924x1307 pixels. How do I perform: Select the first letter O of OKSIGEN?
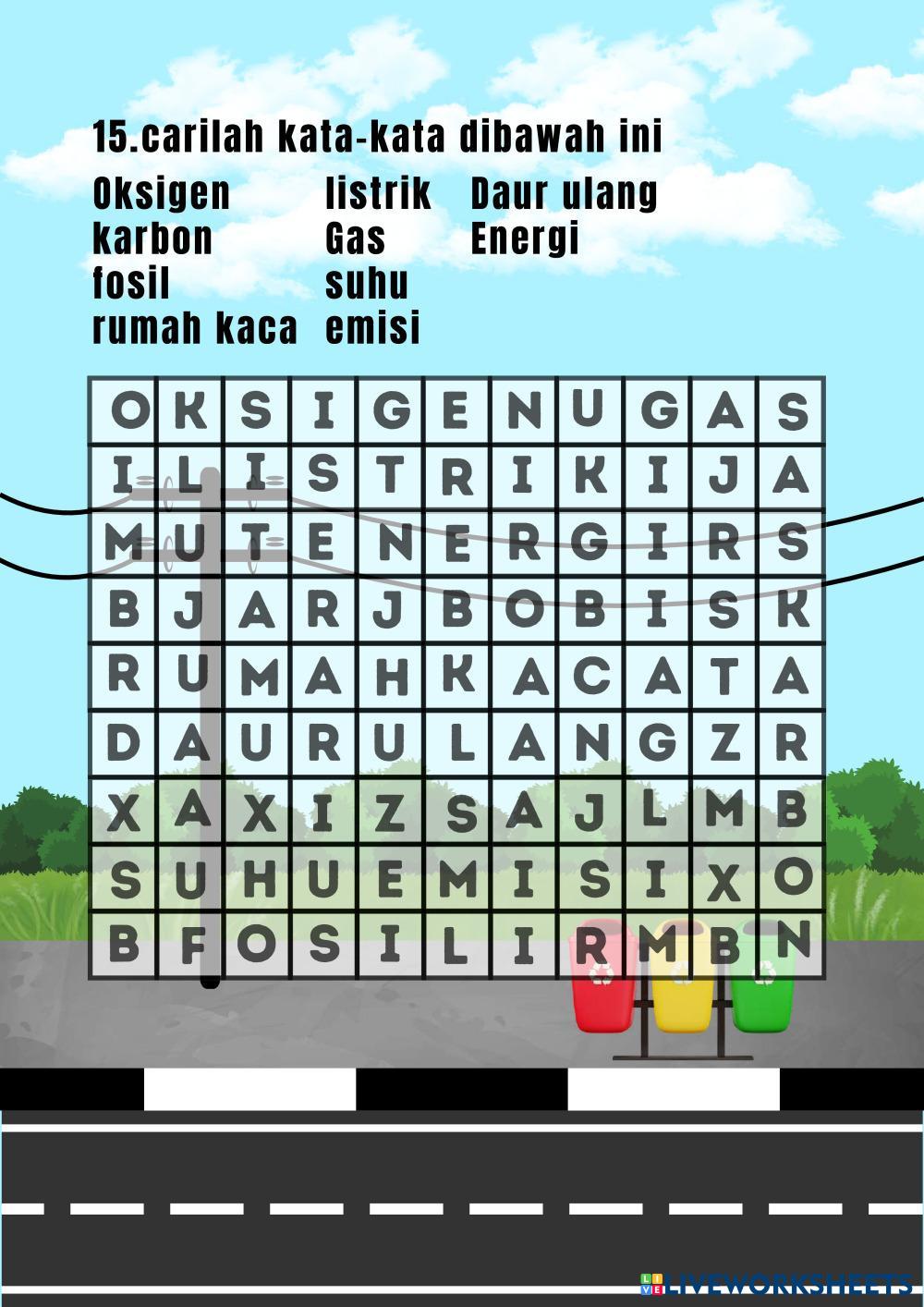point(123,411)
